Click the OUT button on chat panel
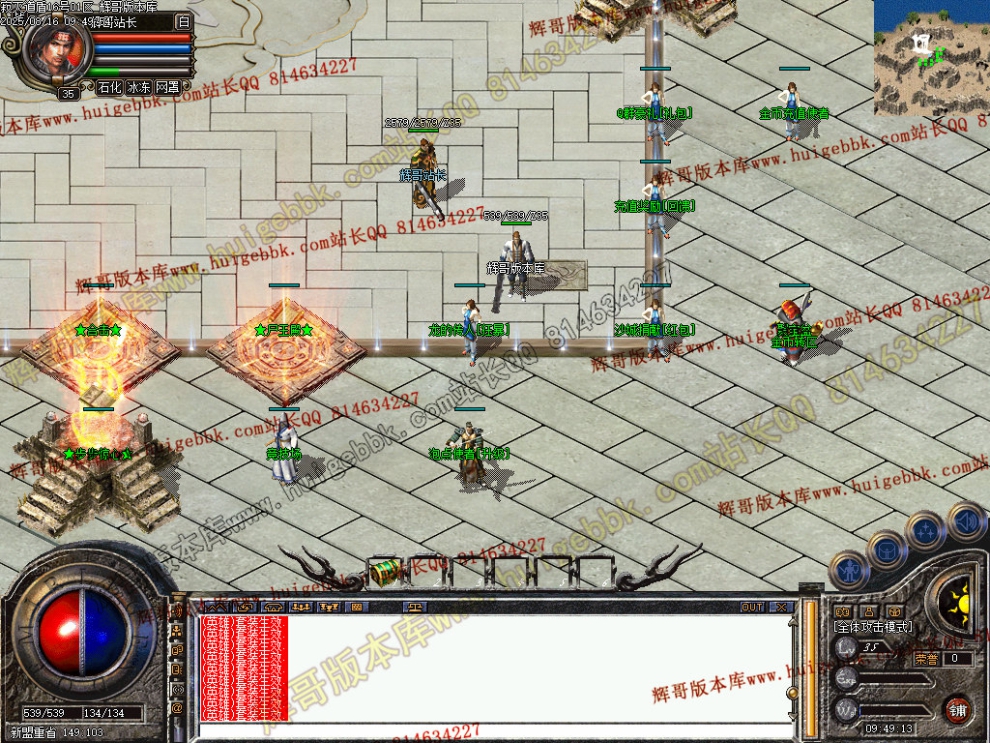 [752, 607]
